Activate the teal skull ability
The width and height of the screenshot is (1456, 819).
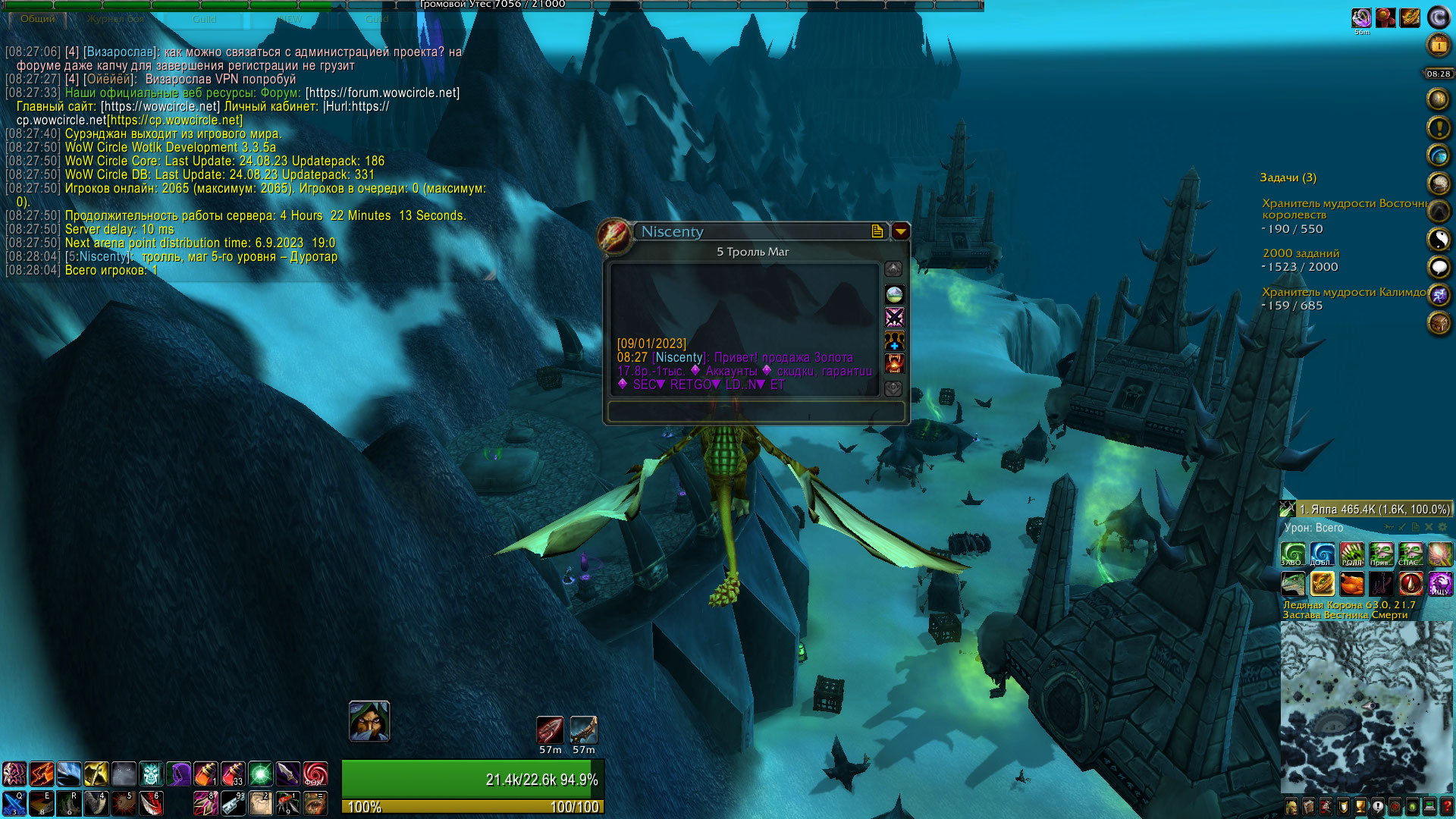coord(151,773)
